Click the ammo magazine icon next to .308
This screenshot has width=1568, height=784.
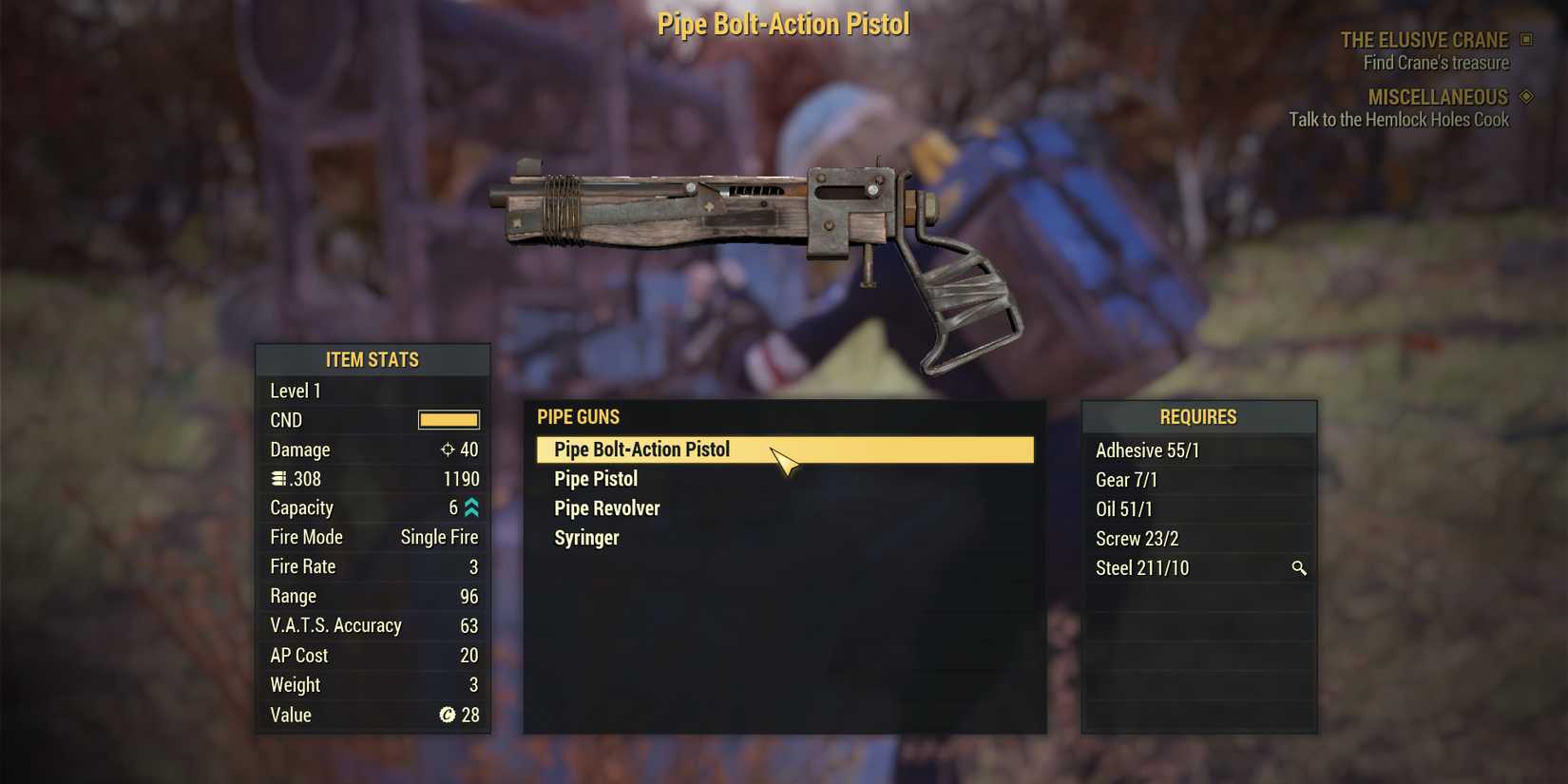[x=276, y=479]
